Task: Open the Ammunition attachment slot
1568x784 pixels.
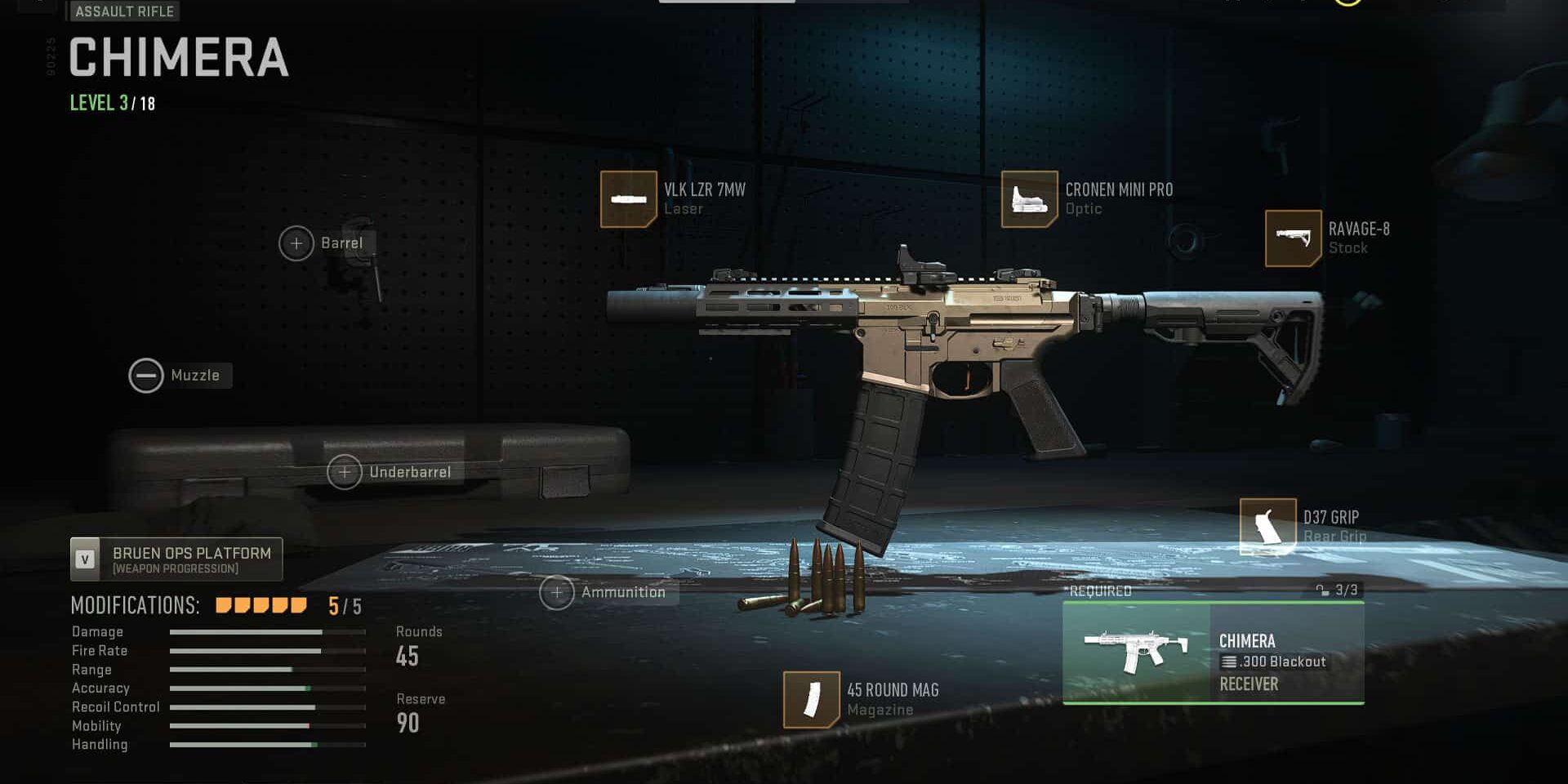Action: click(557, 592)
